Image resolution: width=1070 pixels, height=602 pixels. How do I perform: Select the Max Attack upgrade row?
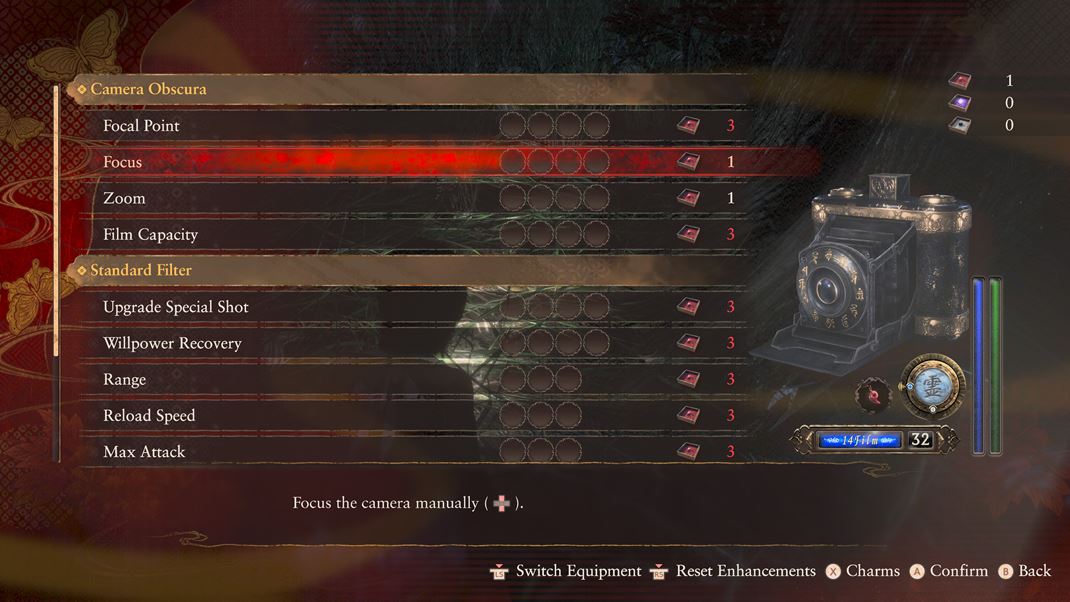tap(144, 452)
